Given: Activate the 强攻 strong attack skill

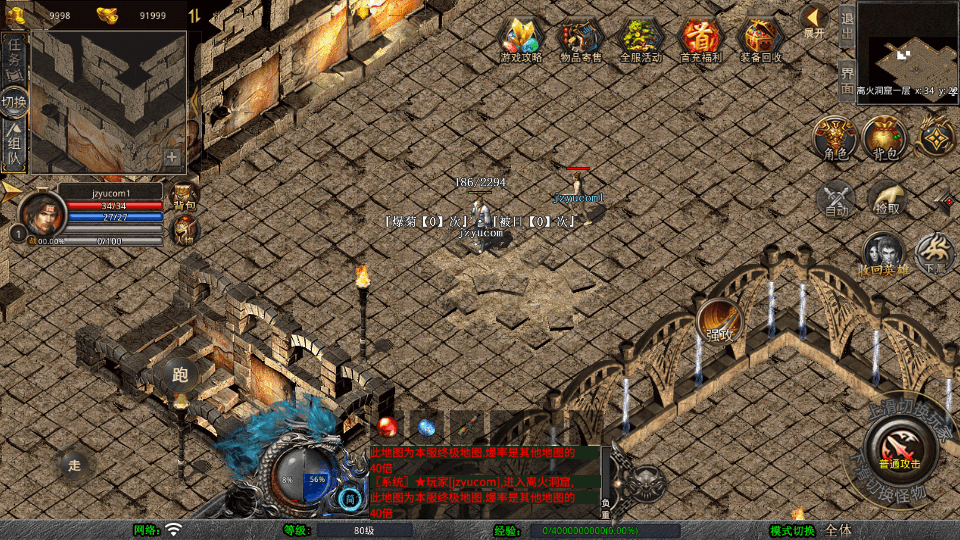Looking at the screenshot, I should click(719, 322).
